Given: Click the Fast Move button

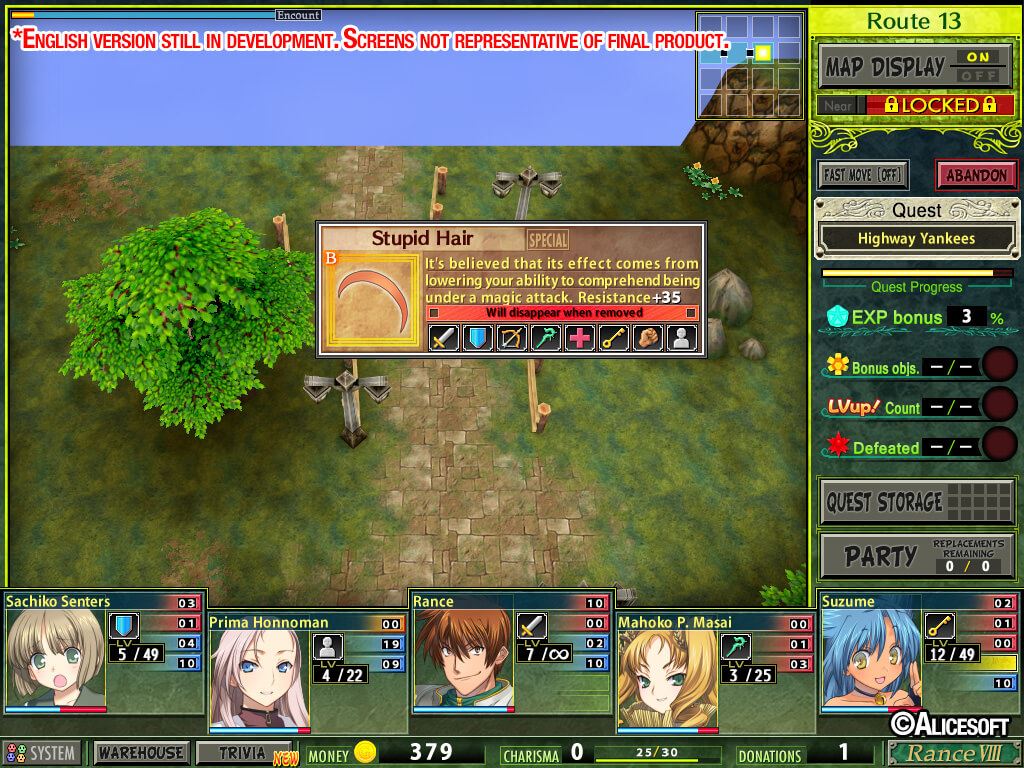Looking at the screenshot, I should [862, 175].
